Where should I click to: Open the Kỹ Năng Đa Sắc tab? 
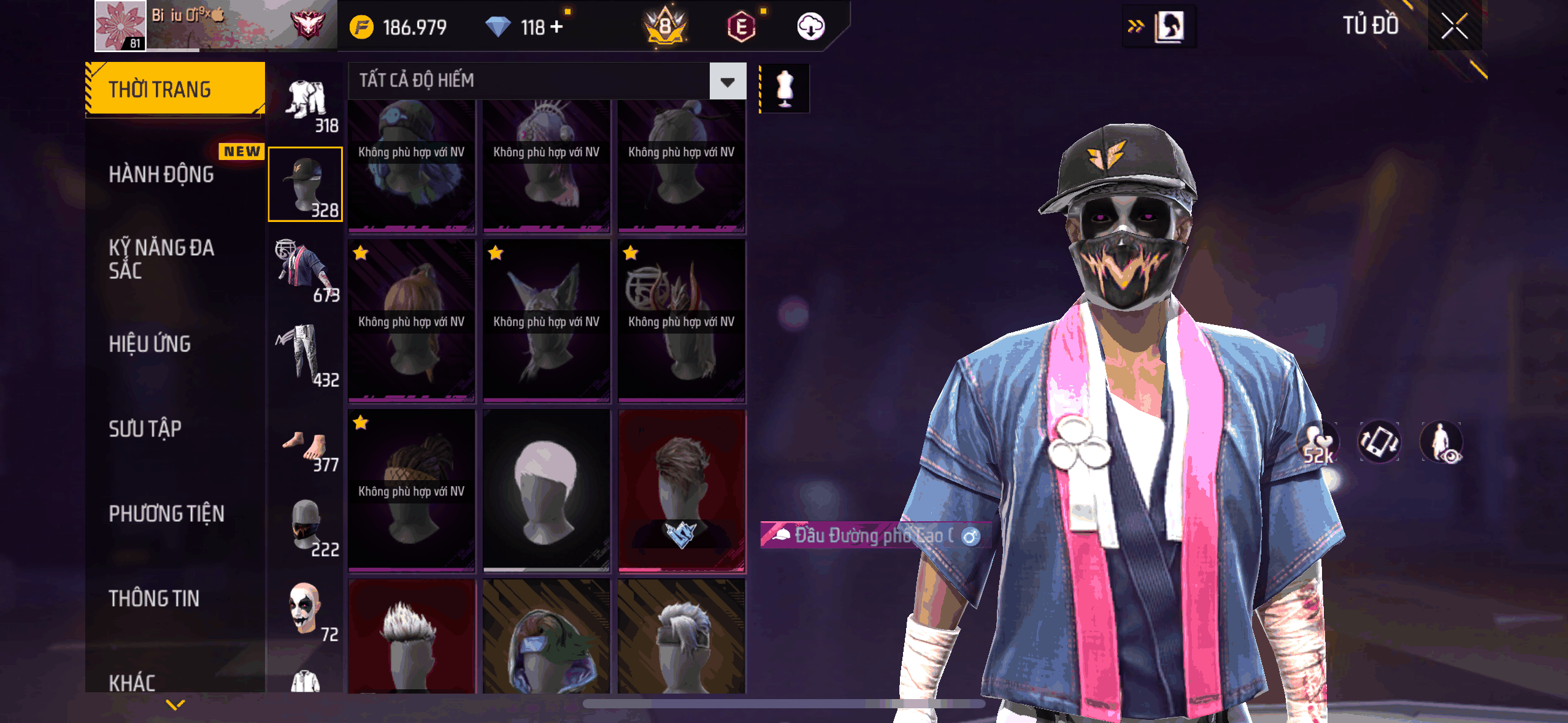(161, 259)
